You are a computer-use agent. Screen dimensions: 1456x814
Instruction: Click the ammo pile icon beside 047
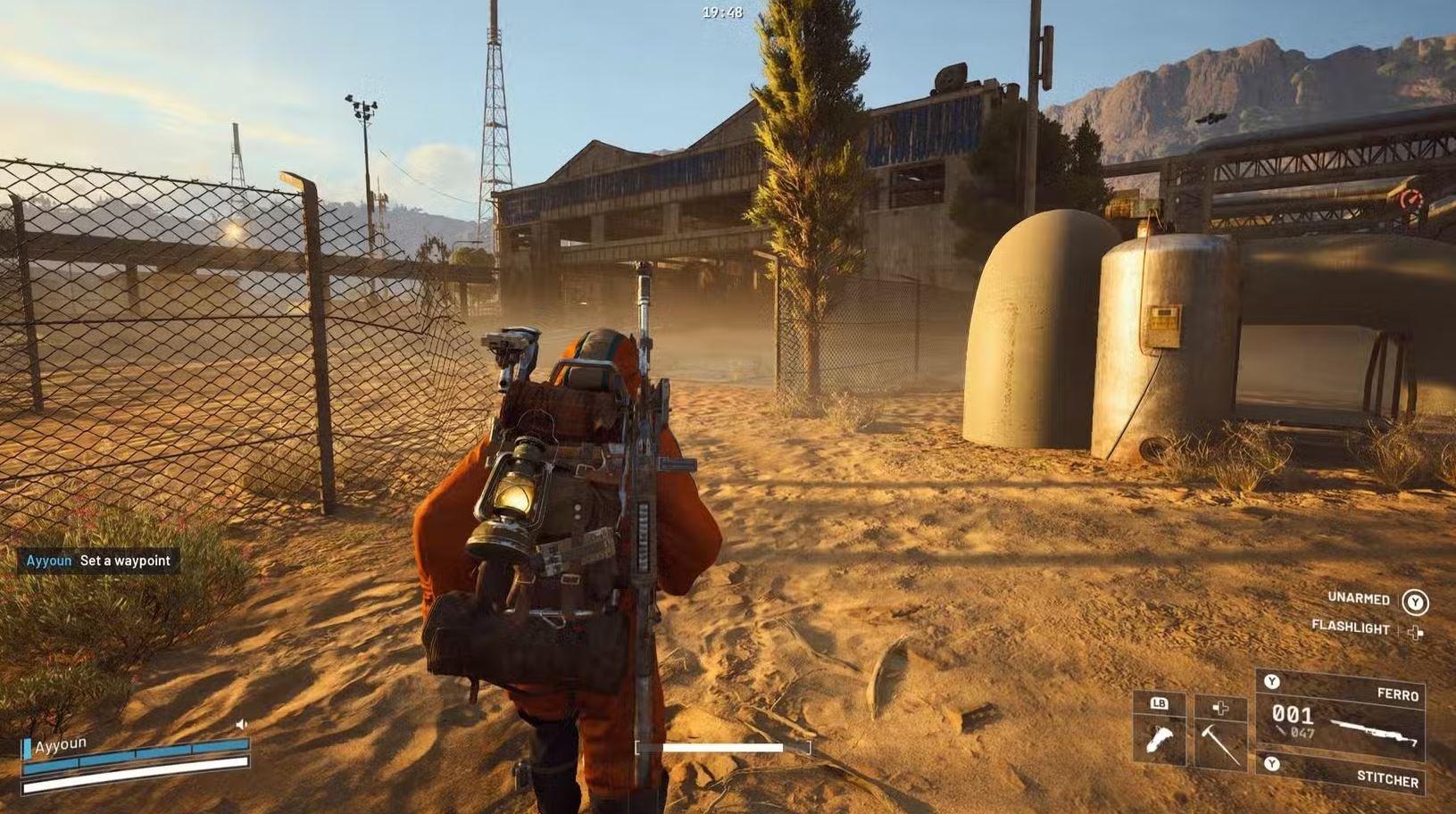[x=1280, y=731]
